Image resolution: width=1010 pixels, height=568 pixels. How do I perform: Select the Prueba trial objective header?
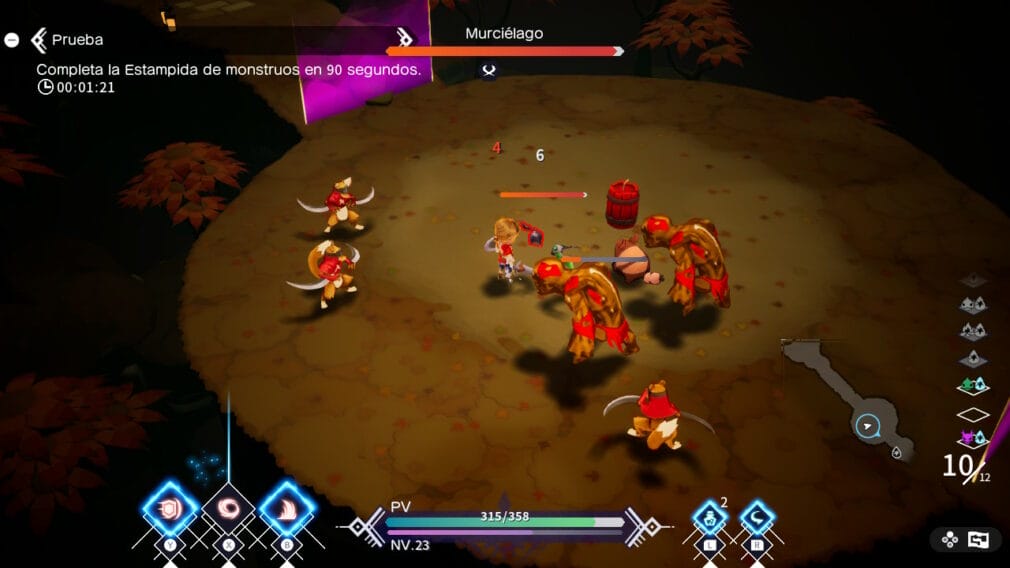coord(79,40)
